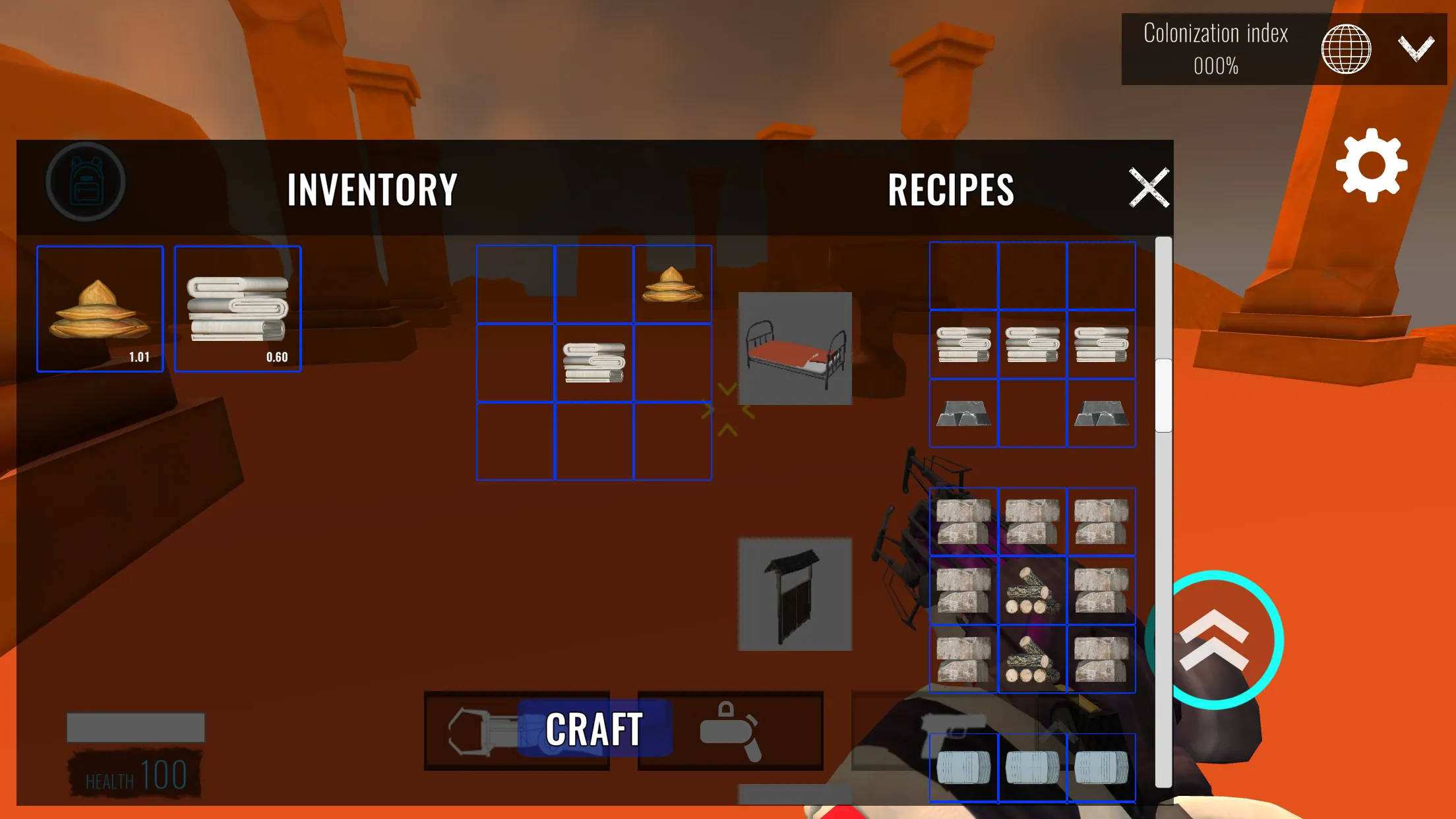
Task: Pick the pillow in the crafting grid
Action: pos(672,284)
